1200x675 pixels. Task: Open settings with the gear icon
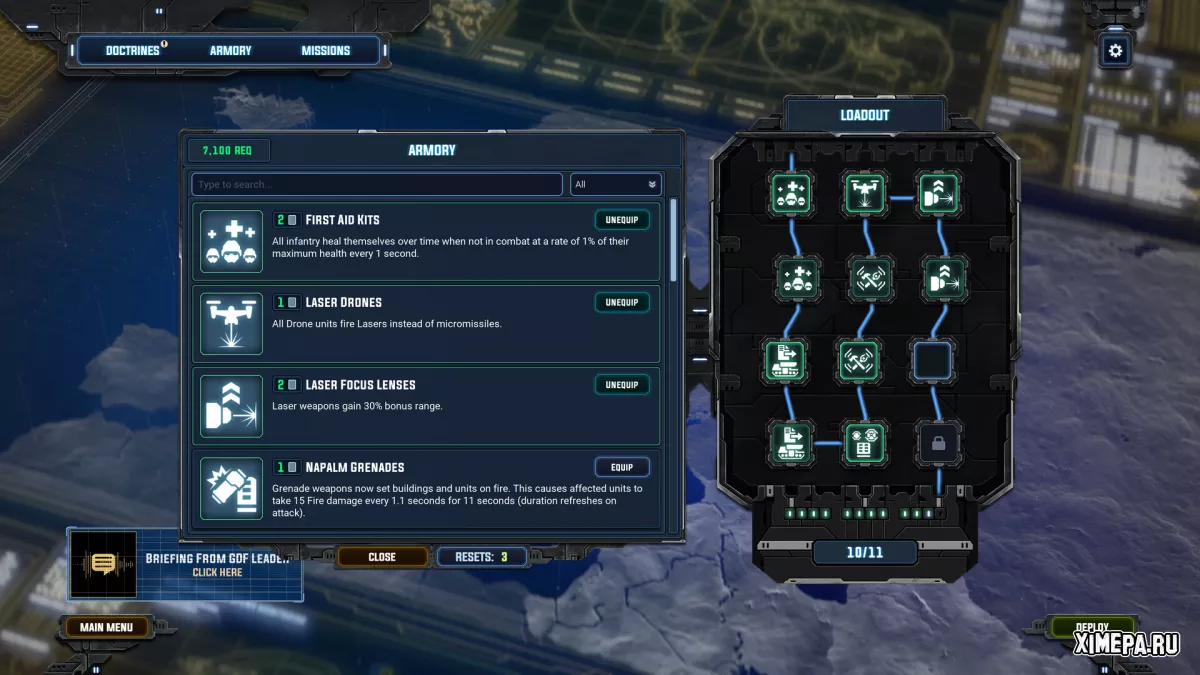(1115, 50)
